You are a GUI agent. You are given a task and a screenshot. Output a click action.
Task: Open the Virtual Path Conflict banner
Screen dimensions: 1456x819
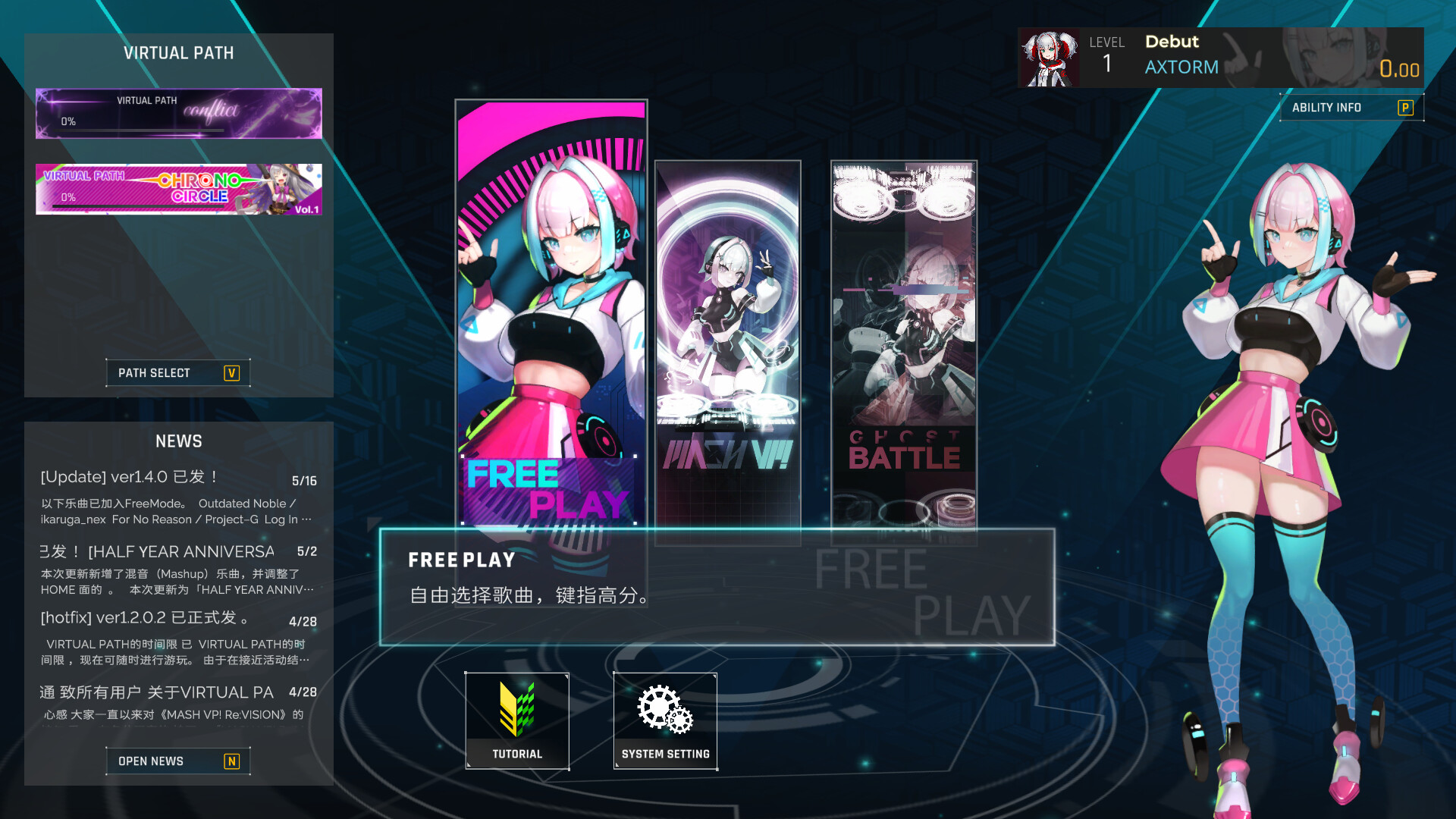tap(178, 113)
